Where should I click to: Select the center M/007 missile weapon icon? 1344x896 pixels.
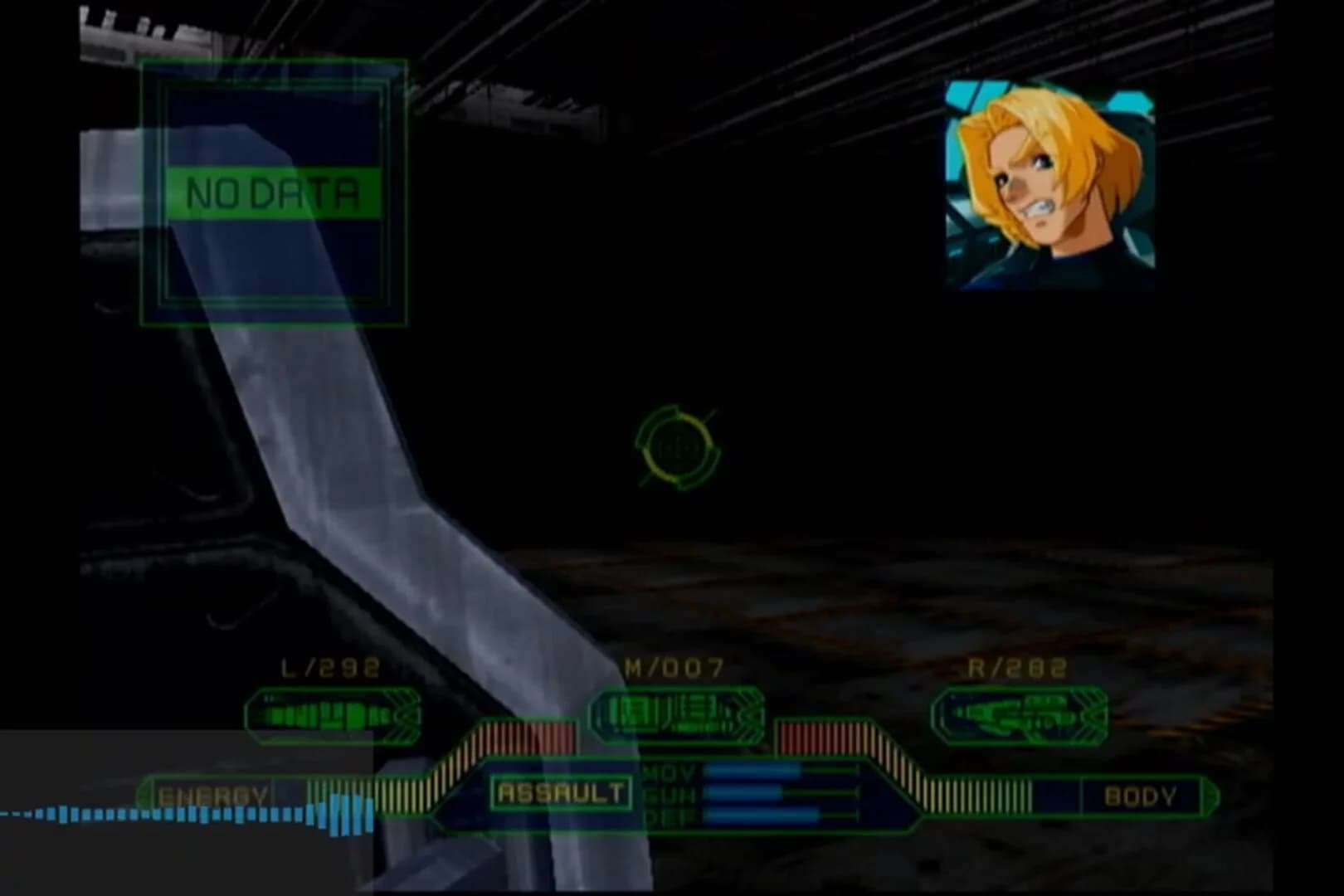click(676, 711)
